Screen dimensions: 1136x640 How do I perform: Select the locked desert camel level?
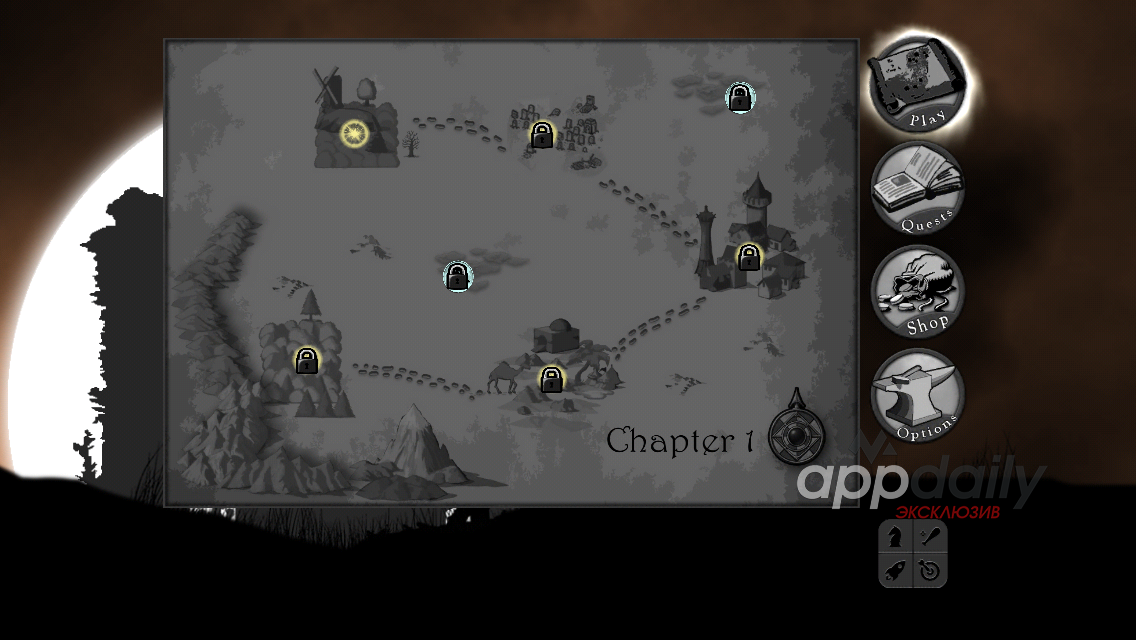[551, 379]
